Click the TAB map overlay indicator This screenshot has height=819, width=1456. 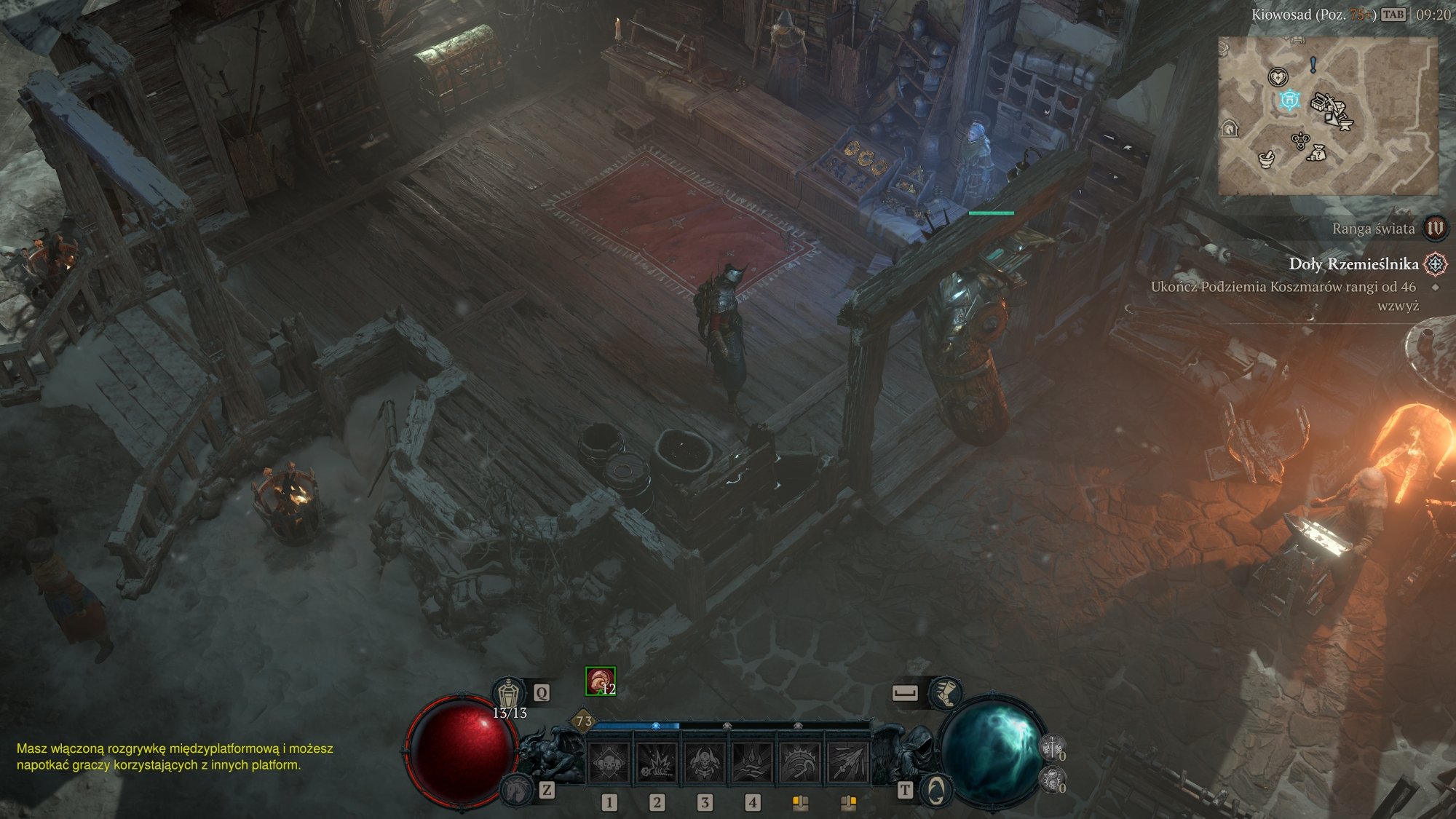tap(1394, 15)
